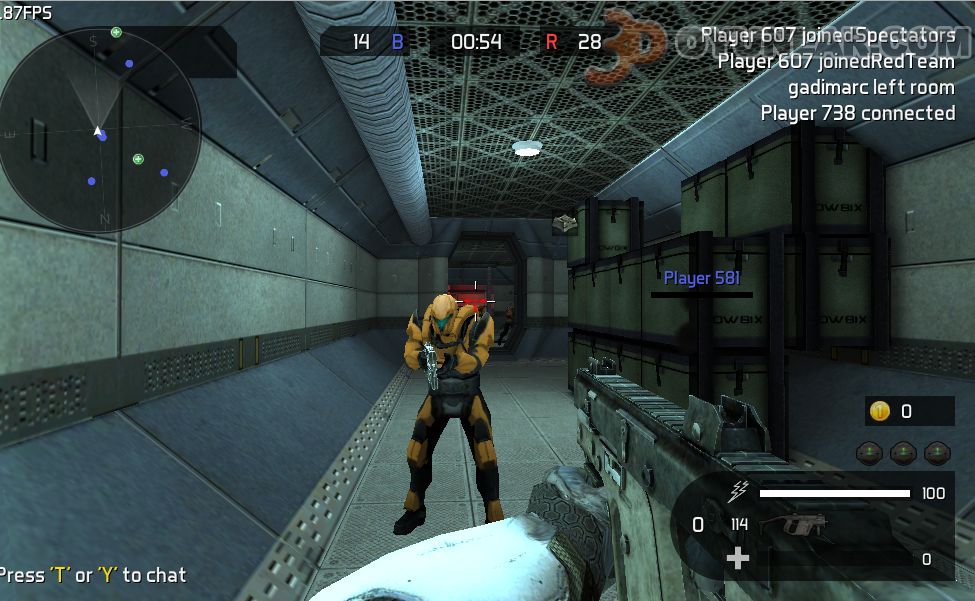Click the gold coin icon

coord(880,411)
